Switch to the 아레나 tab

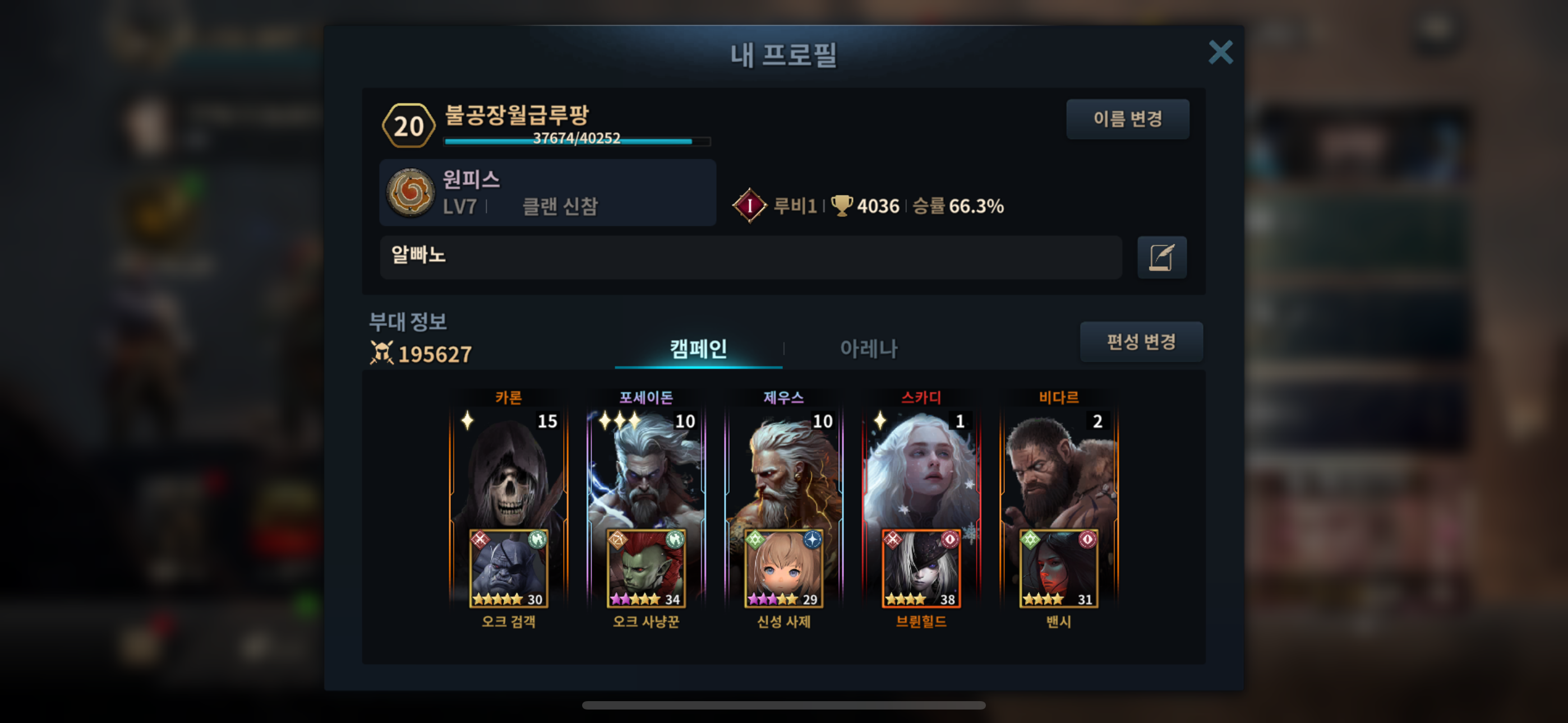(868, 349)
